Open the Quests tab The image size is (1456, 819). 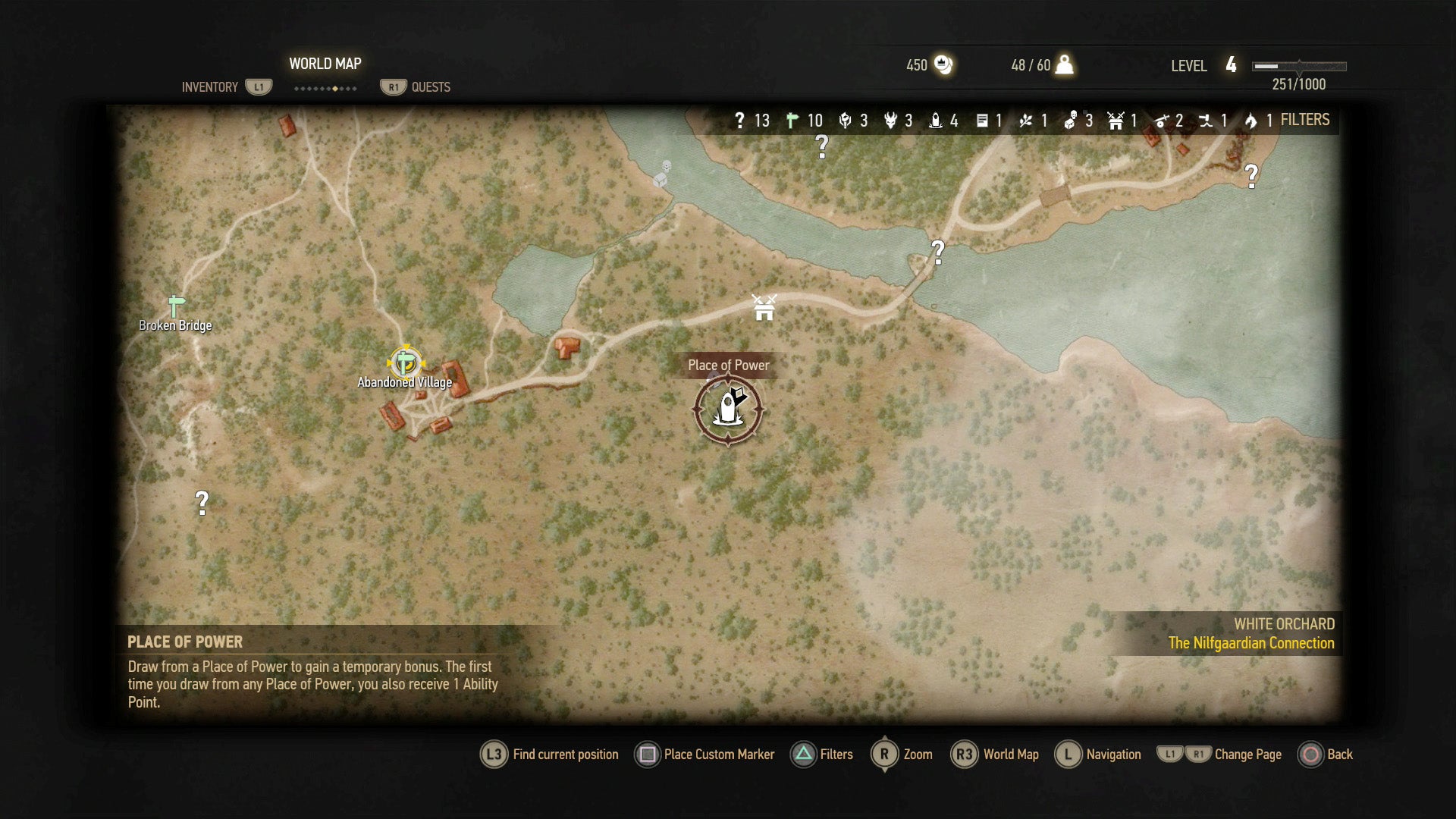[430, 87]
